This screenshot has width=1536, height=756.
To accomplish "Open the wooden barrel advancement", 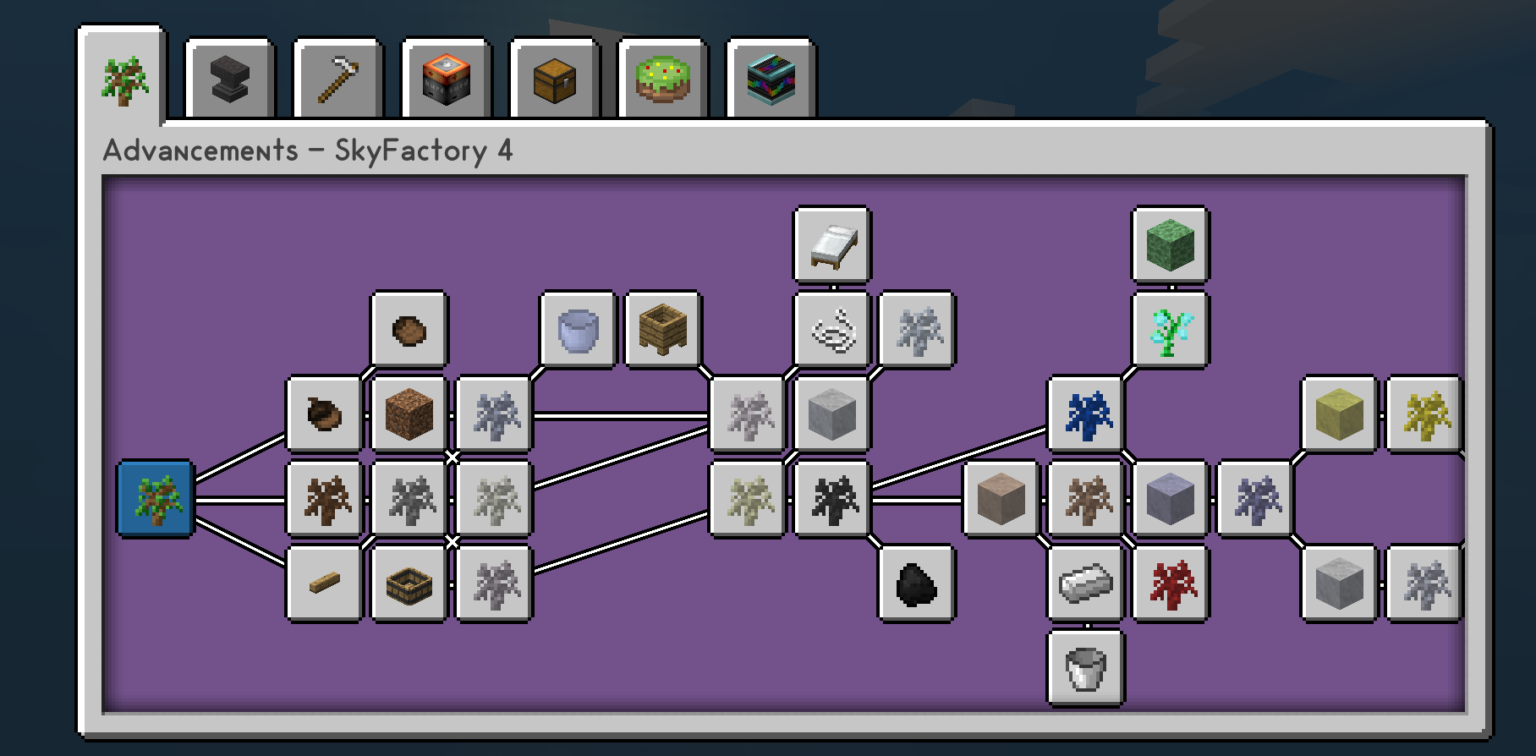I will click(x=663, y=330).
